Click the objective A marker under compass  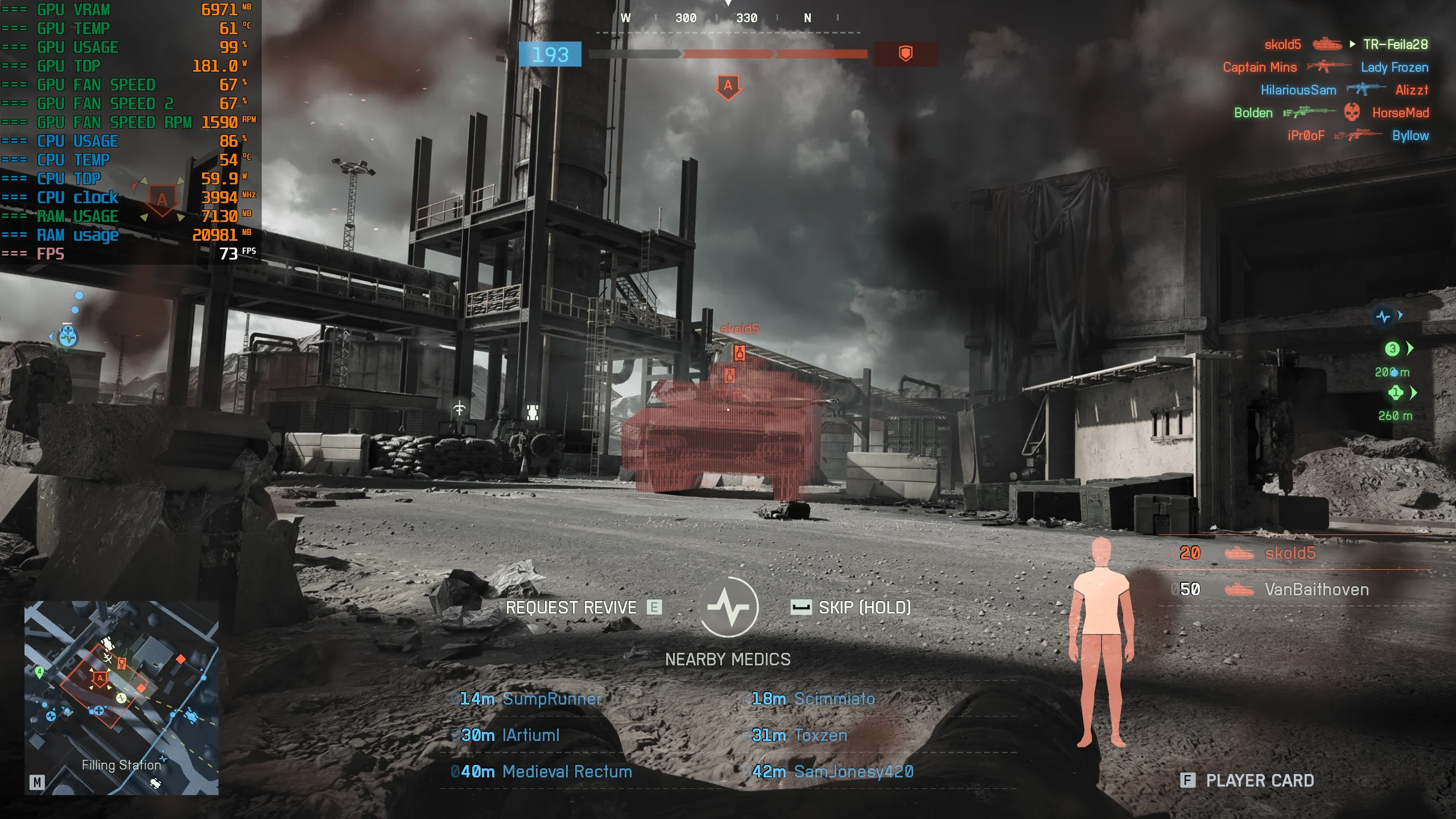(728, 87)
